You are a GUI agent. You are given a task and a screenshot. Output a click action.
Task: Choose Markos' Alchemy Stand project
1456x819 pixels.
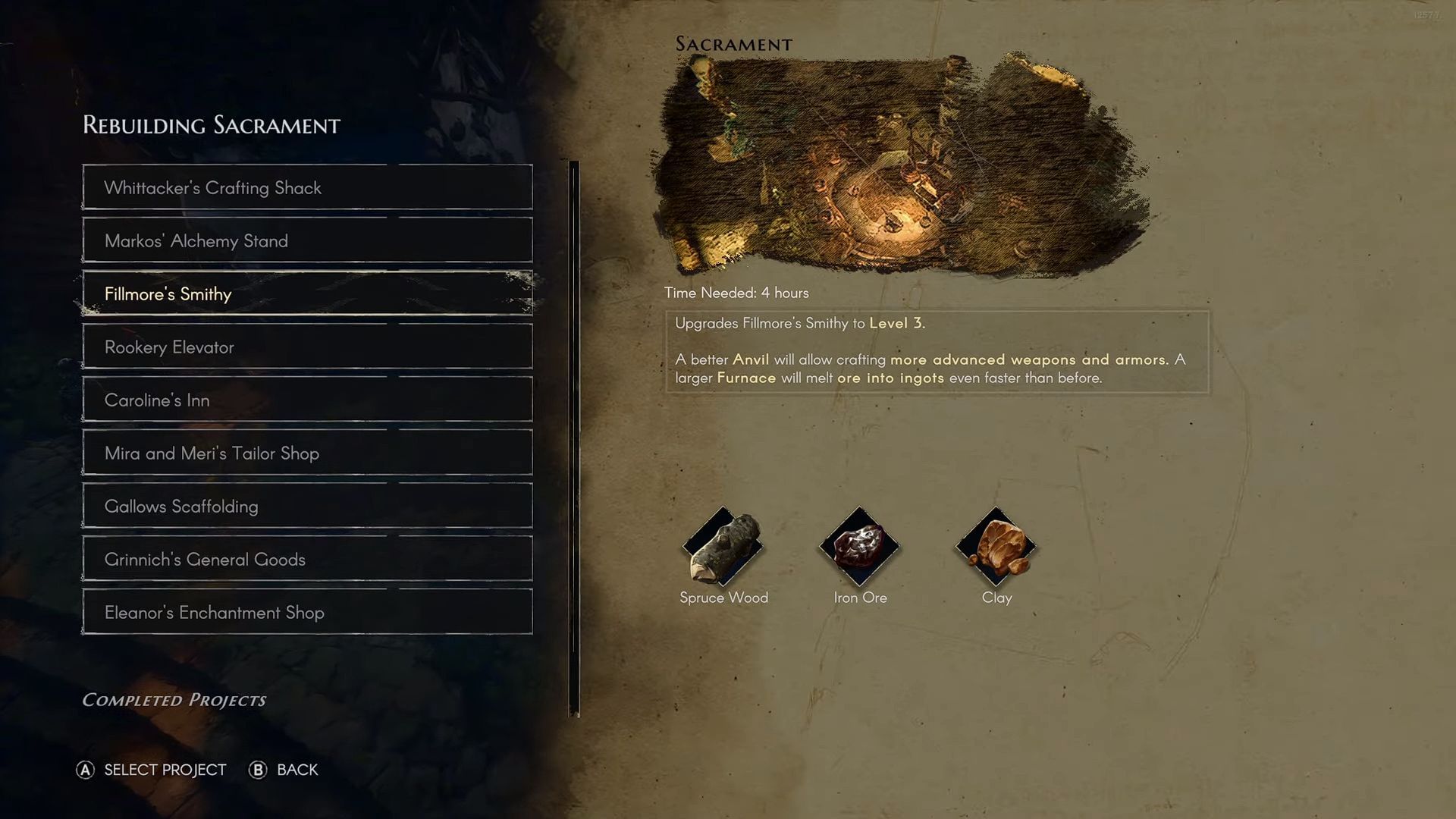click(x=307, y=240)
